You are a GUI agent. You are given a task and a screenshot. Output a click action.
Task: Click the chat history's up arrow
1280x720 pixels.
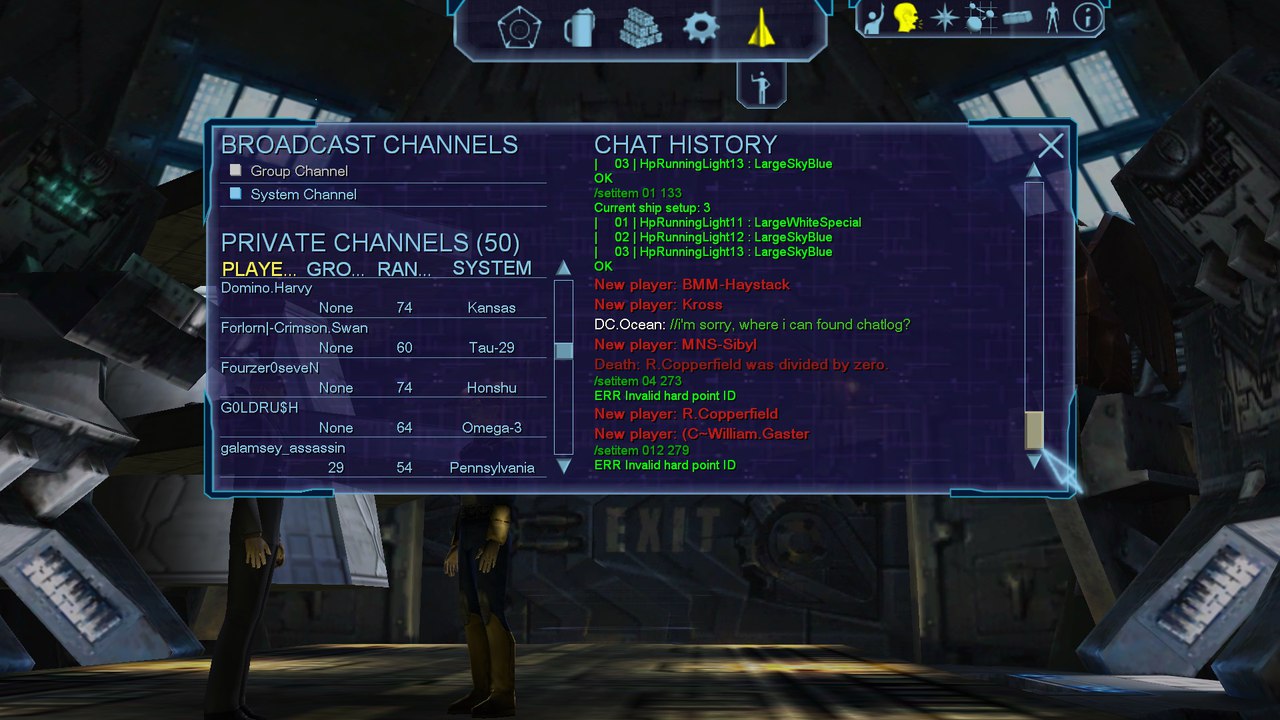[1034, 171]
